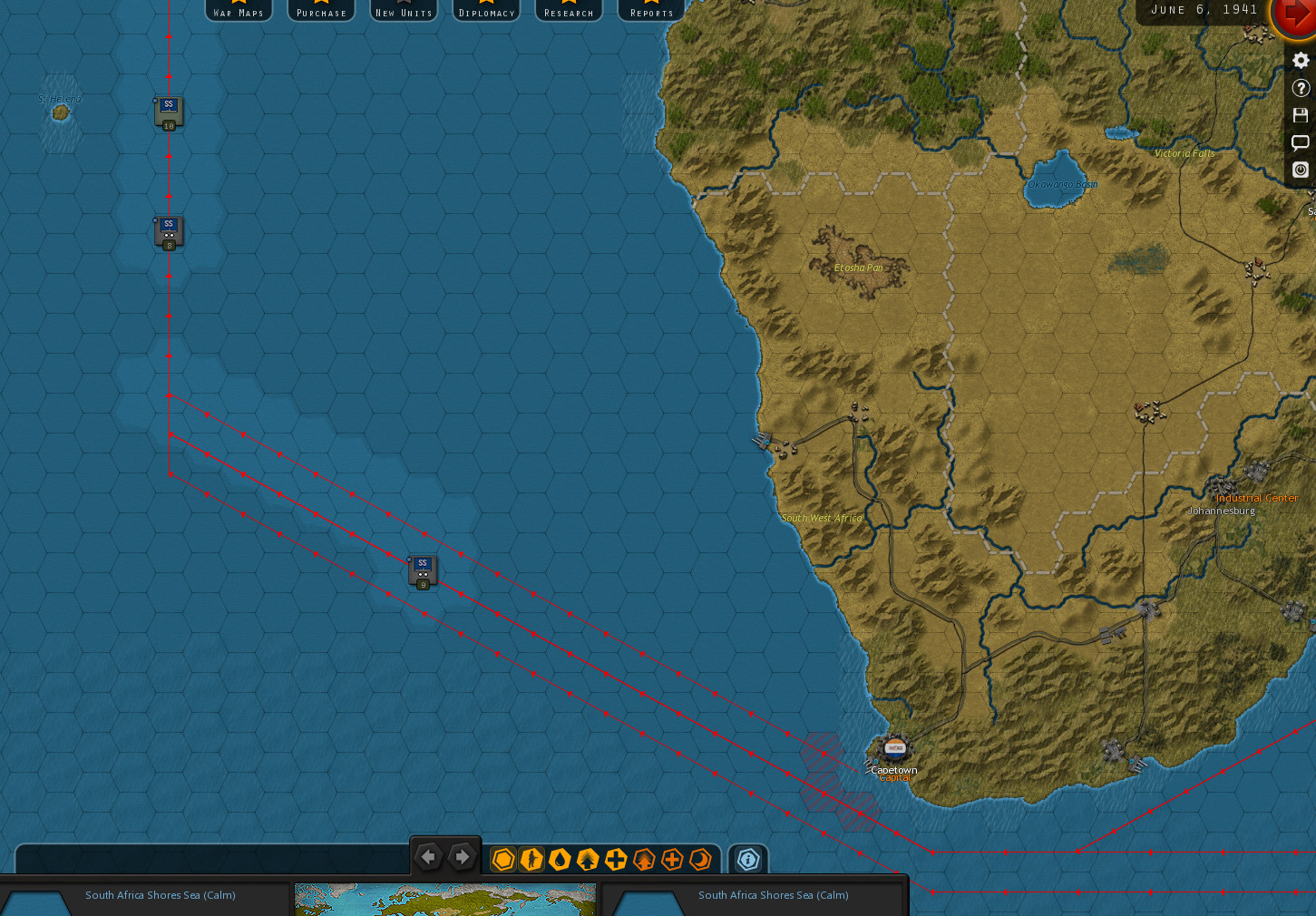Viewport: 1316px width, 916px height.
Task: Select next unit with the right arrow
Action: point(462,857)
